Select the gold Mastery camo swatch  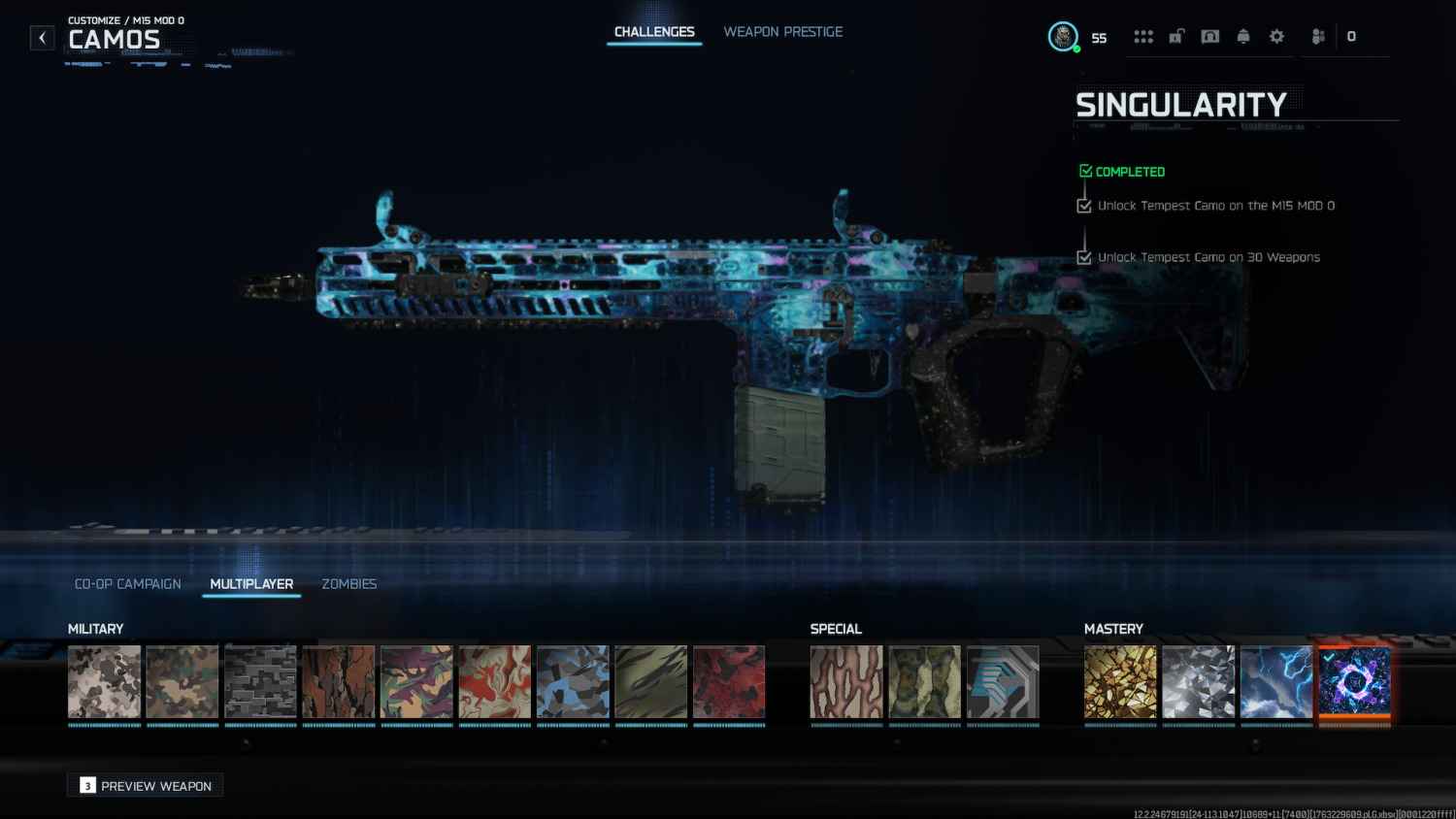point(1120,681)
